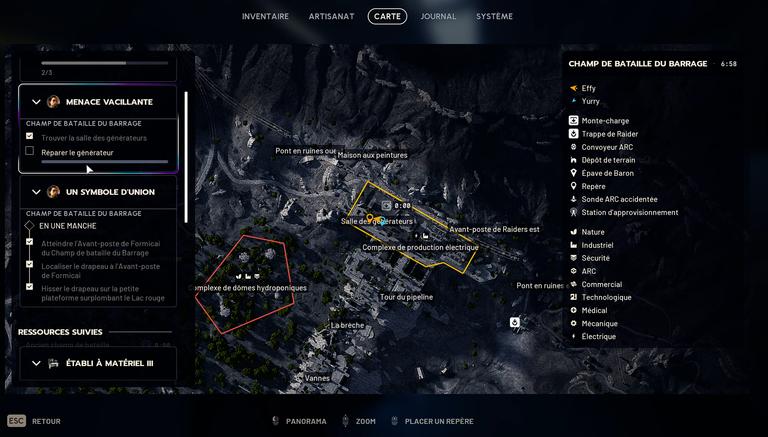Select the Carte tab

[x=387, y=16]
